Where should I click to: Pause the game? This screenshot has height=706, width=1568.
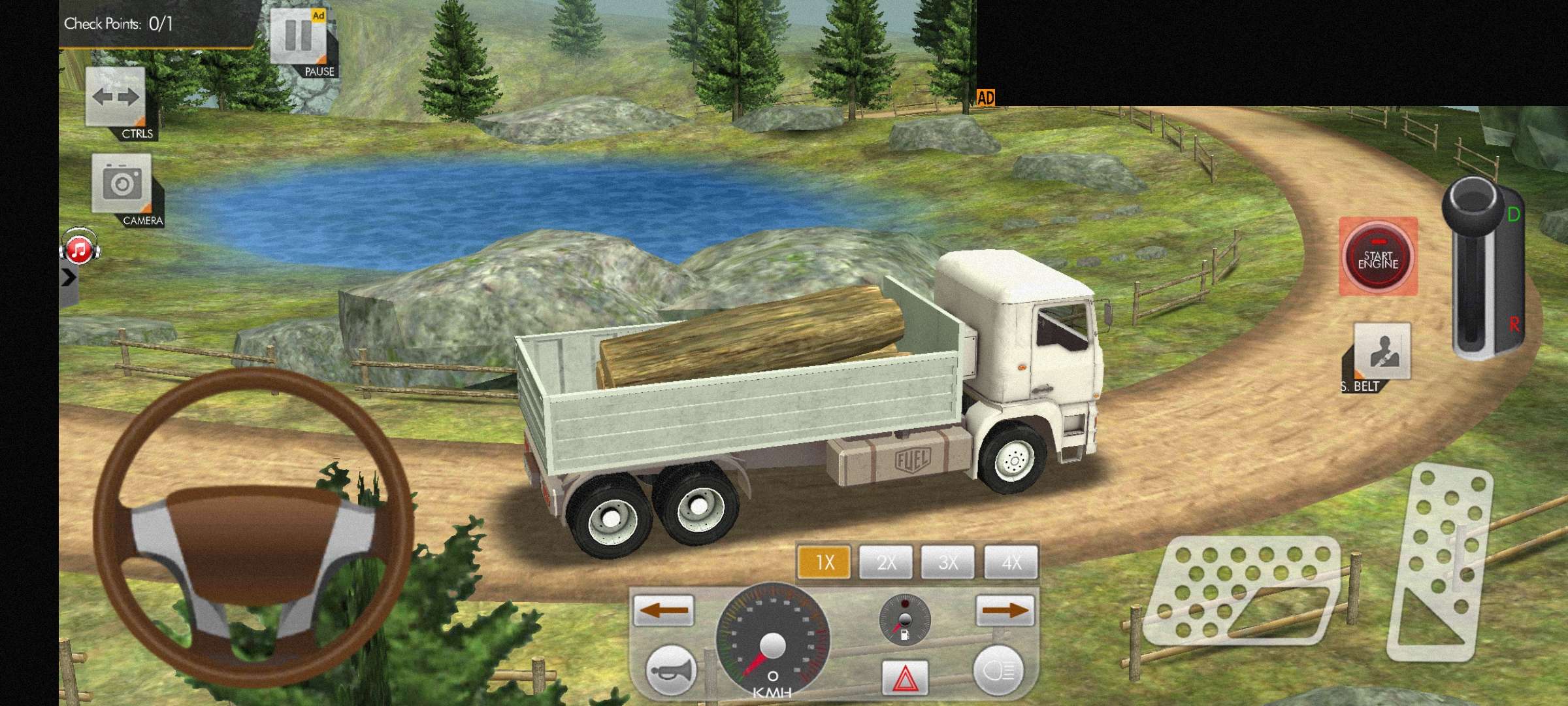coord(299,38)
